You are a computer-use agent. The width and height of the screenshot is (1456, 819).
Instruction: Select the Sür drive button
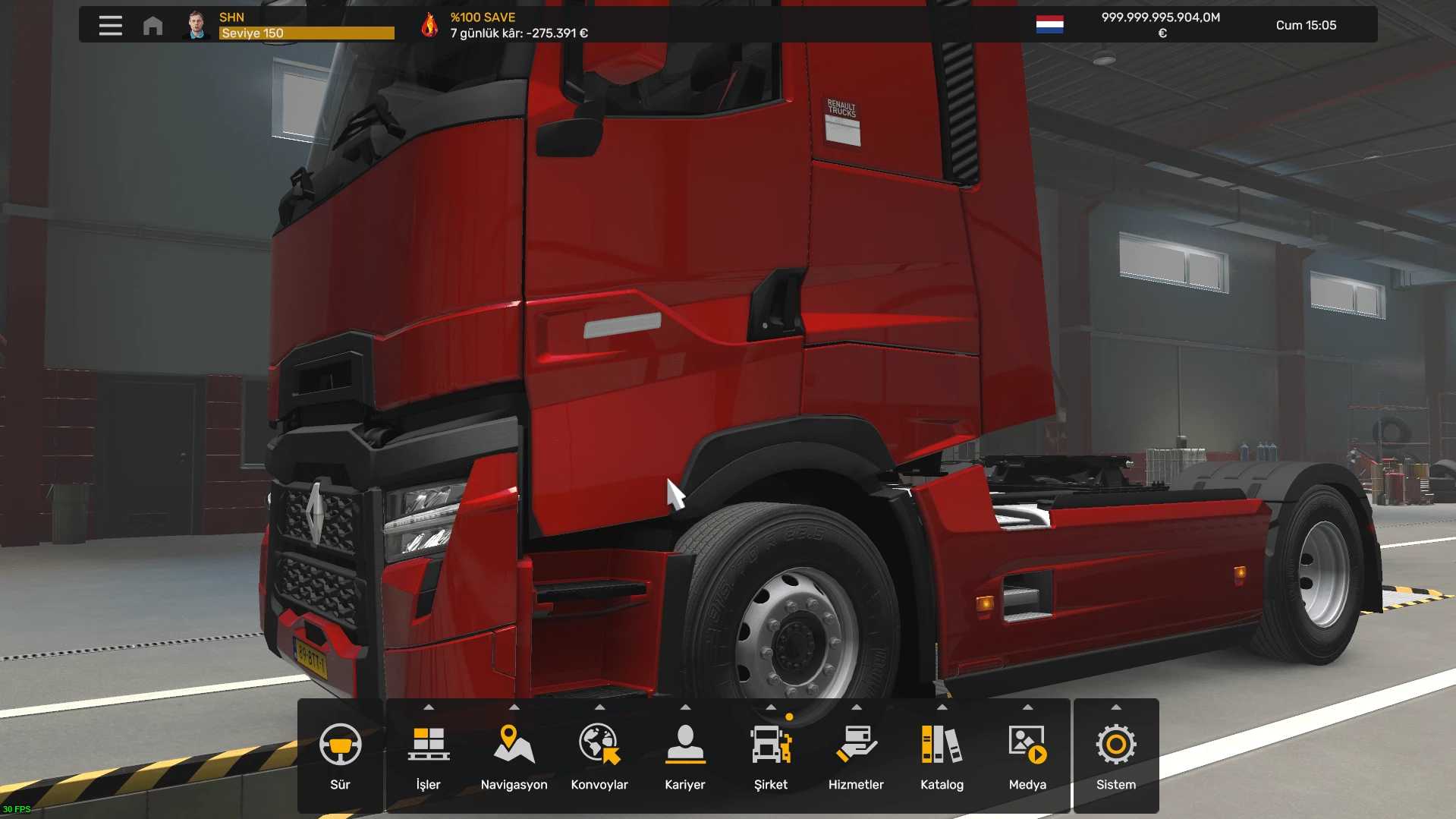(340, 756)
